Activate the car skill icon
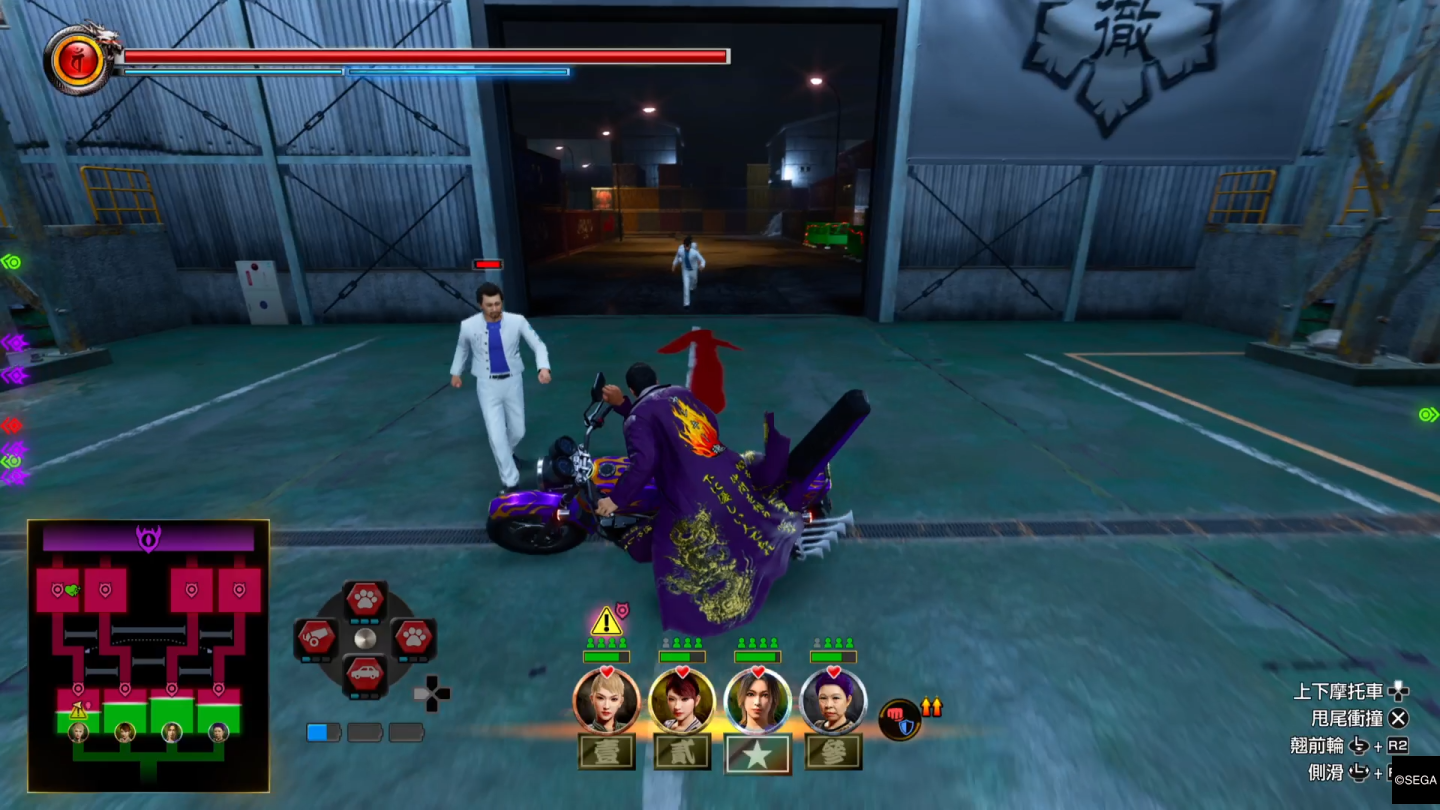The height and width of the screenshot is (810, 1440). click(365, 673)
